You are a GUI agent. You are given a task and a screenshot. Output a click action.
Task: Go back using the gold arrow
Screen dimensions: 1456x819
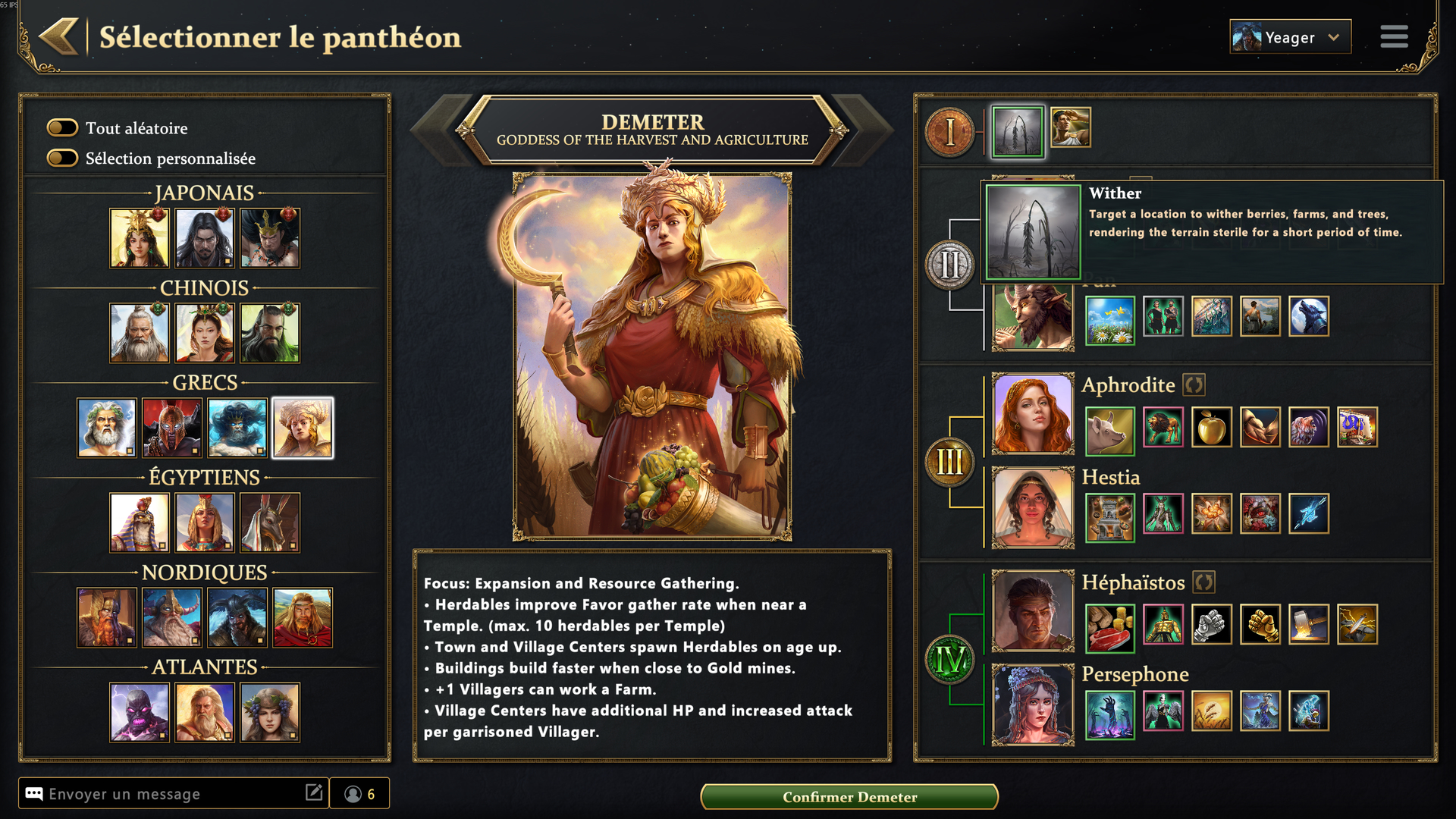(59, 36)
